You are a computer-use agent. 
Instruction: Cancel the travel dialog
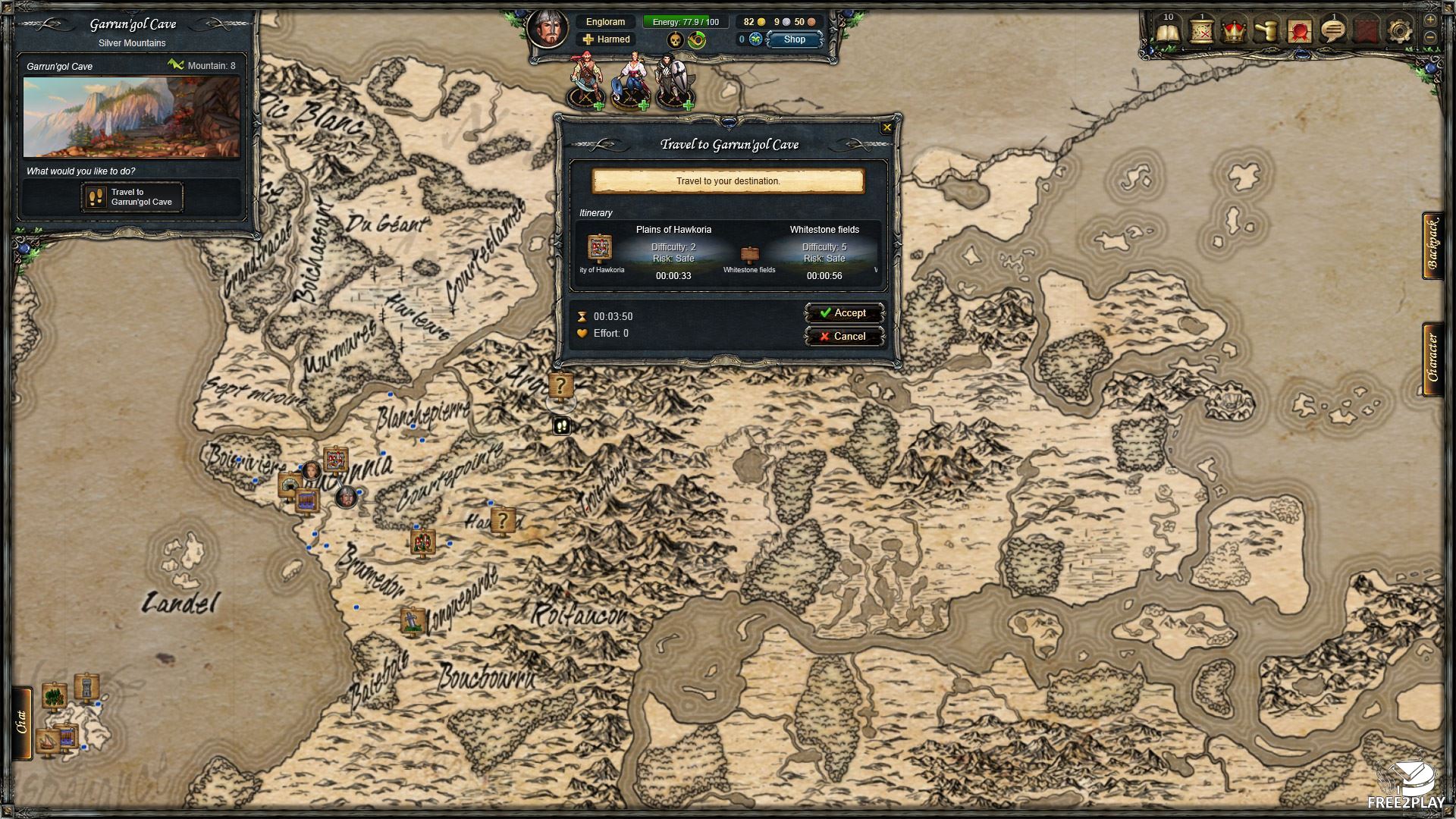tap(843, 337)
